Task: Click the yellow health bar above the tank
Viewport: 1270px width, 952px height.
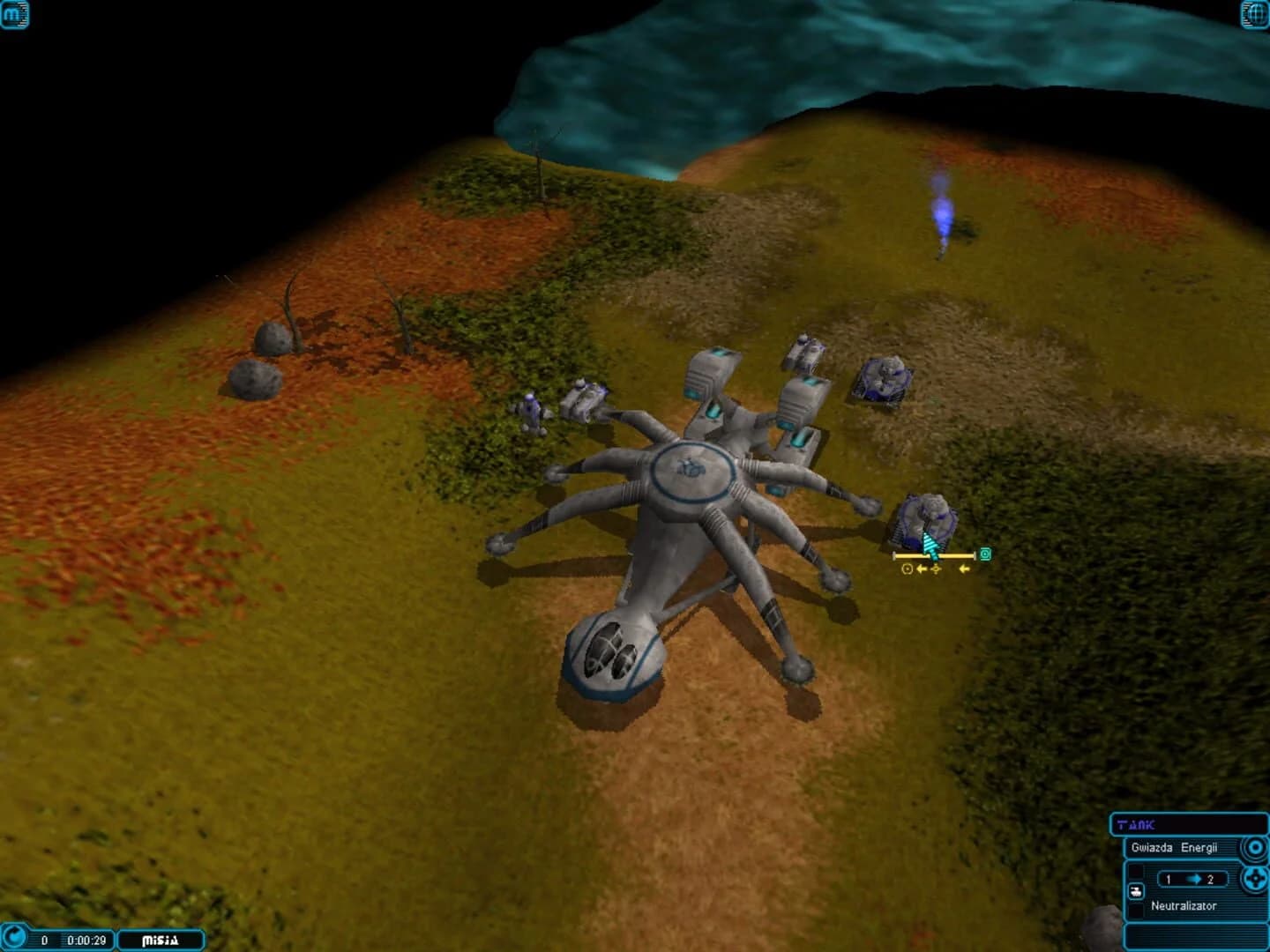Action: coord(933,555)
